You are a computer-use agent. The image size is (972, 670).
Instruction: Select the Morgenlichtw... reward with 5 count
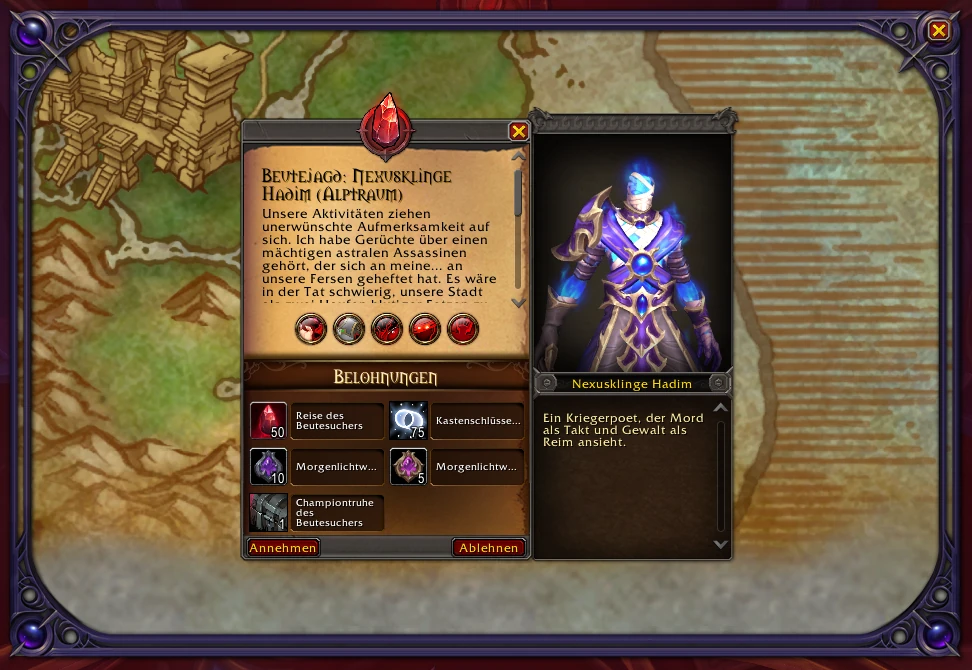point(408,466)
